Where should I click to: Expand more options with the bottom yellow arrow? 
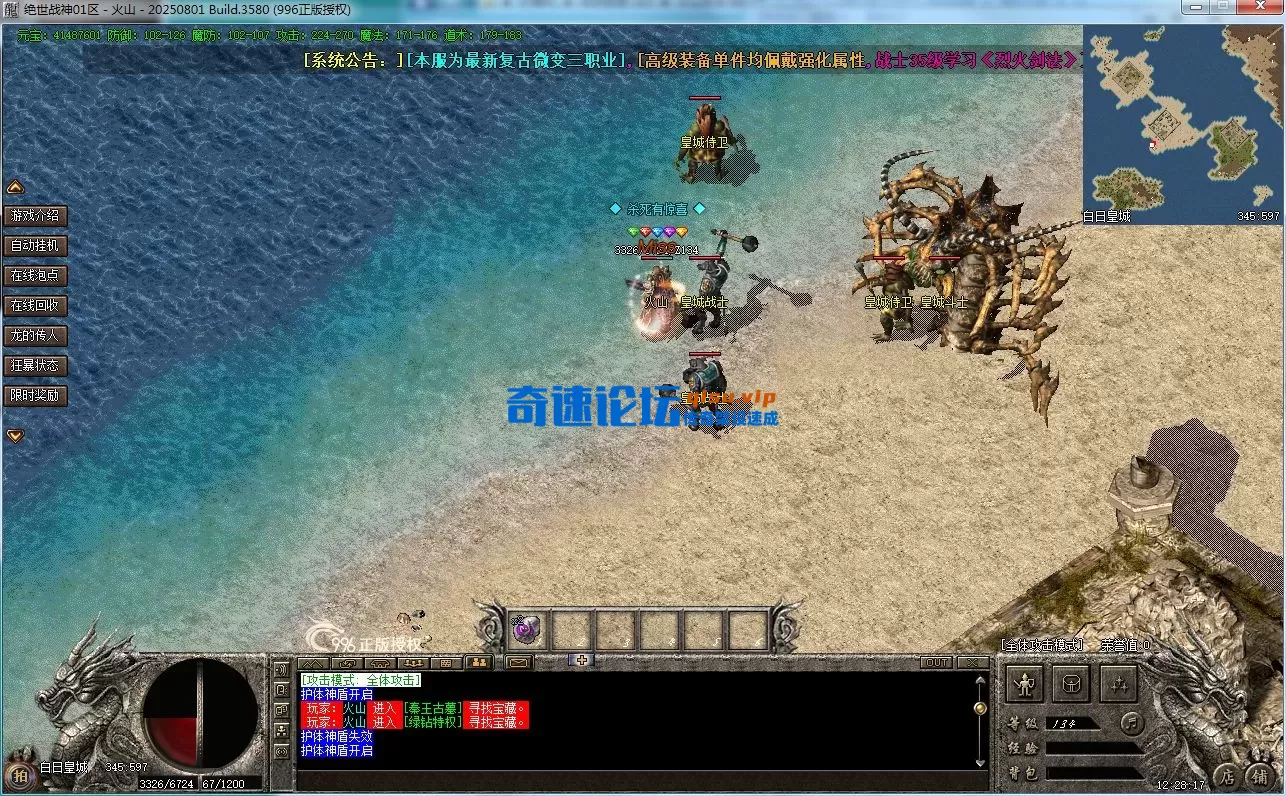pos(14,435)
